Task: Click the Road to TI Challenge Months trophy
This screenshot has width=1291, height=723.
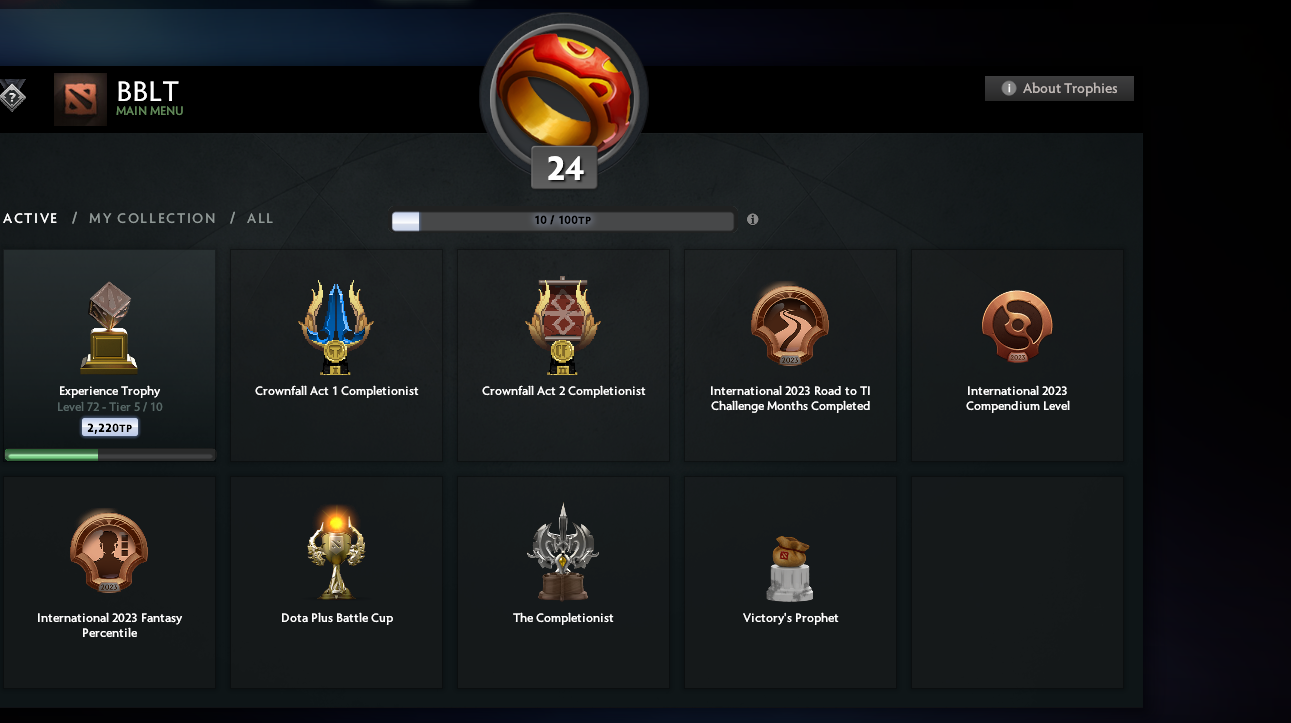Action: (x=790, y=325)
